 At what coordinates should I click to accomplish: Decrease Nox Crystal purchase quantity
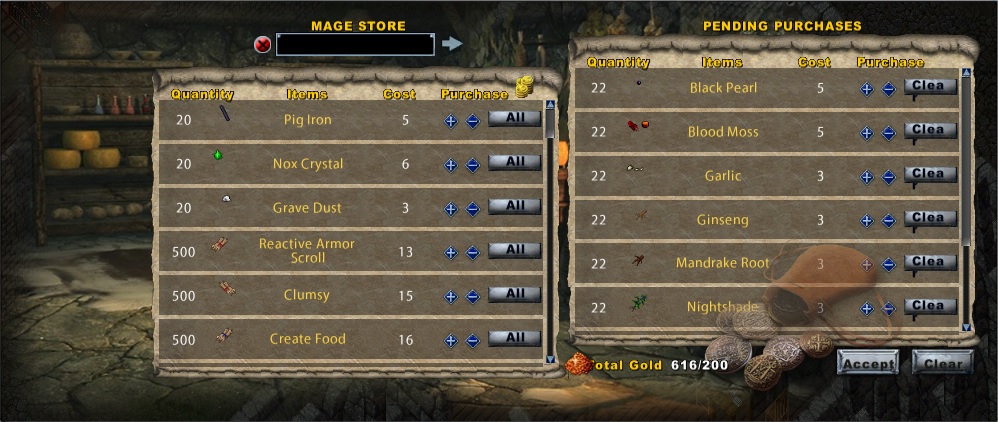point(473,164)
